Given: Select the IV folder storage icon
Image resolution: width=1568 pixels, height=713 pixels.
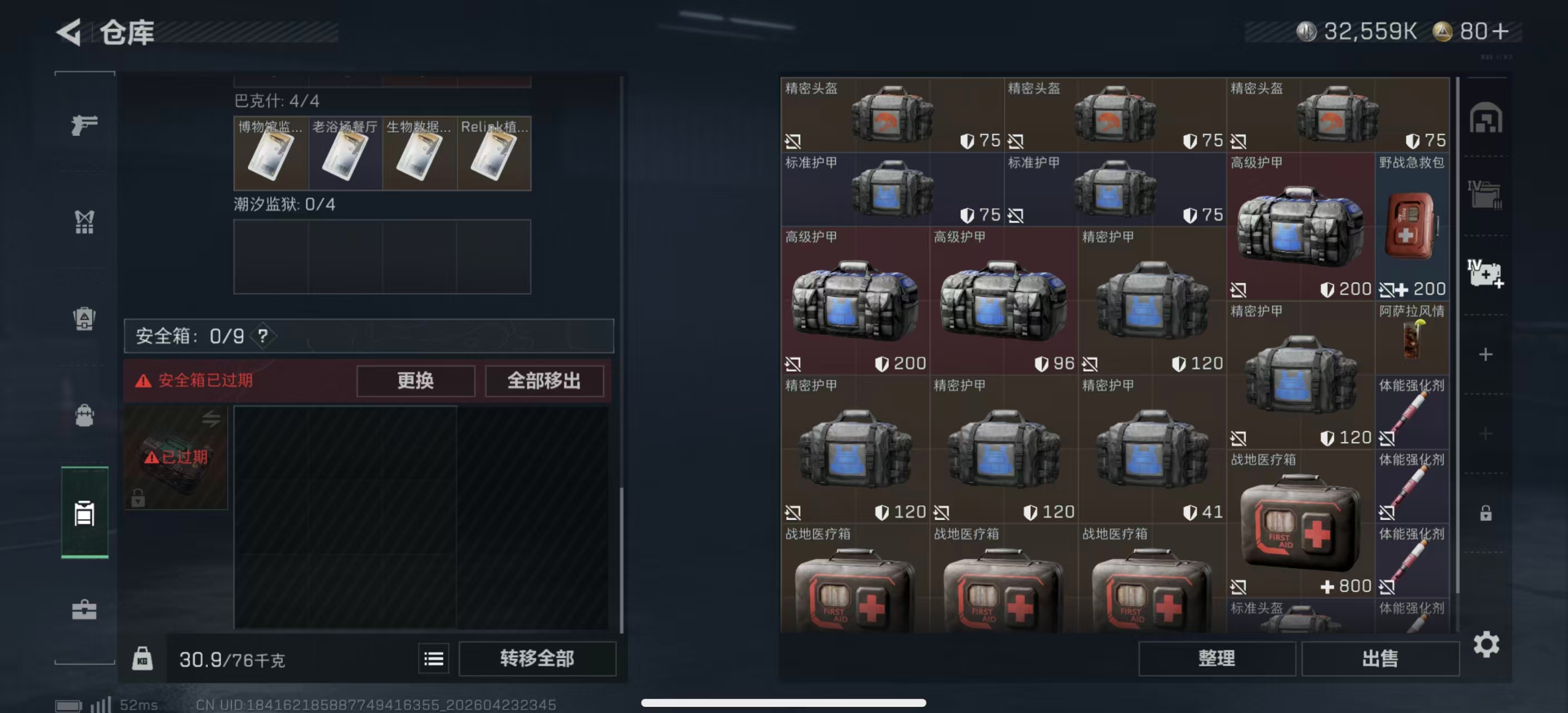Looking at the screenshot, I should [1486, 194].
